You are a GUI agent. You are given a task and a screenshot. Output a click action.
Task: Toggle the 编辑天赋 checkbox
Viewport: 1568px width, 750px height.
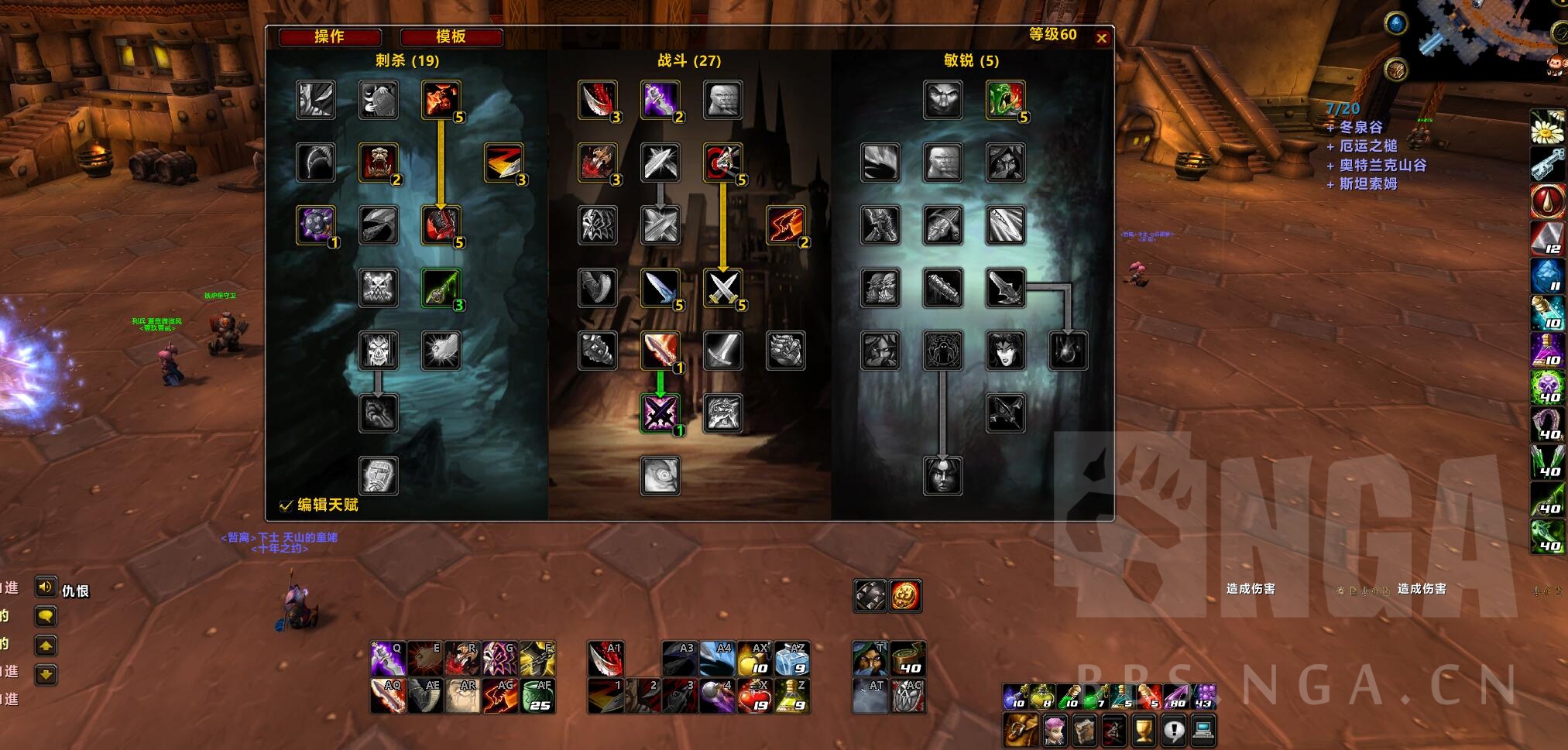[286, 505]
